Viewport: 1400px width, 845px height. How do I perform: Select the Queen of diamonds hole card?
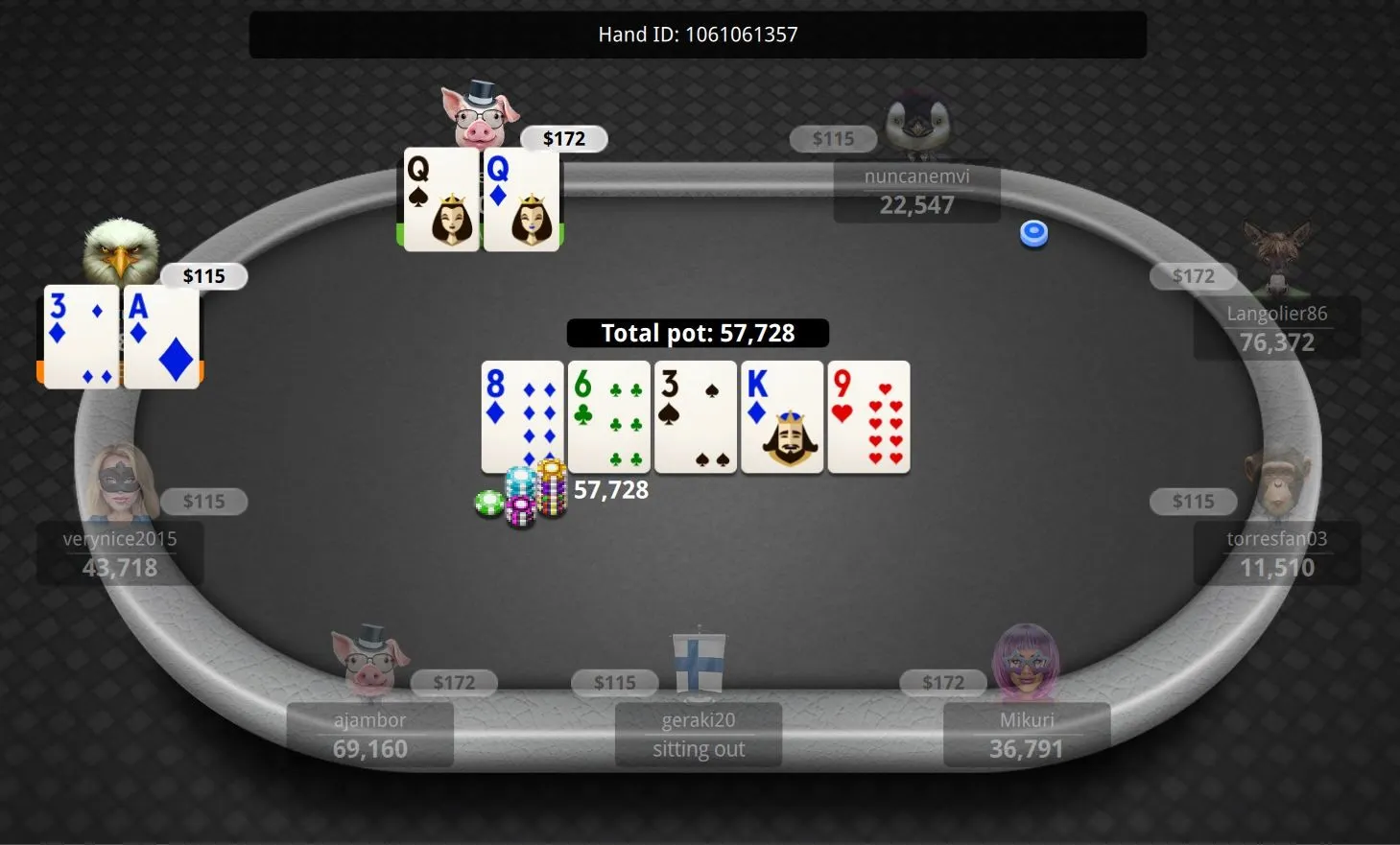521,200
